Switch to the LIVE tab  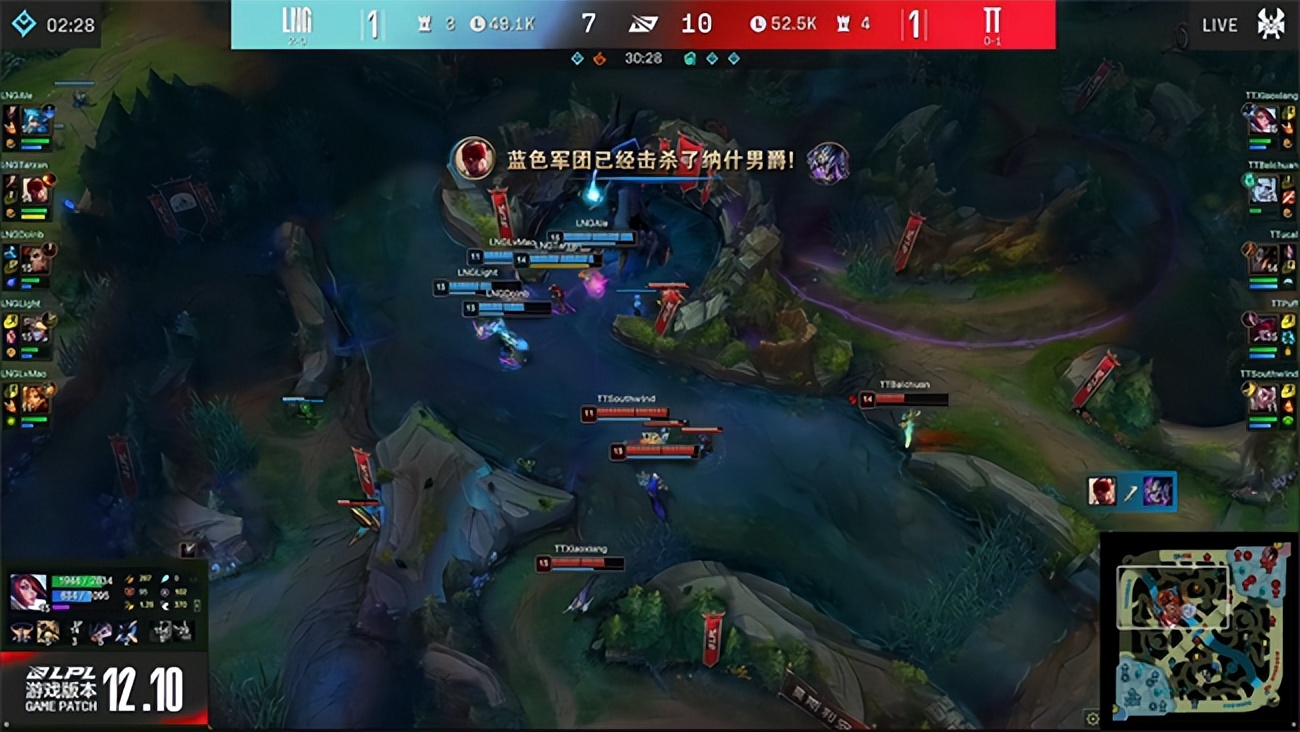[1219, 24]
